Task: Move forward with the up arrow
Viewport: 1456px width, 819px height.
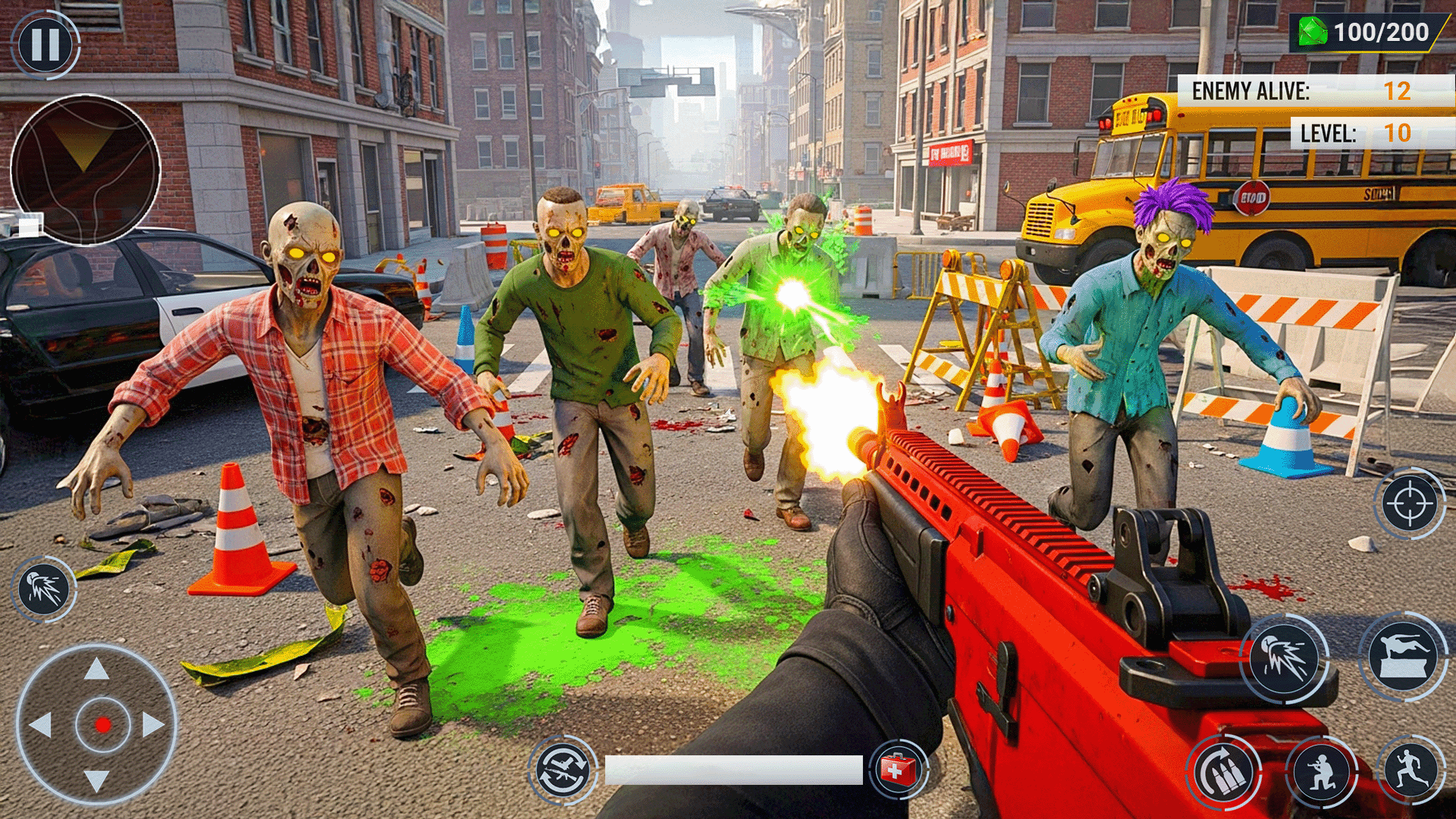Action: (x=96, y=670)
